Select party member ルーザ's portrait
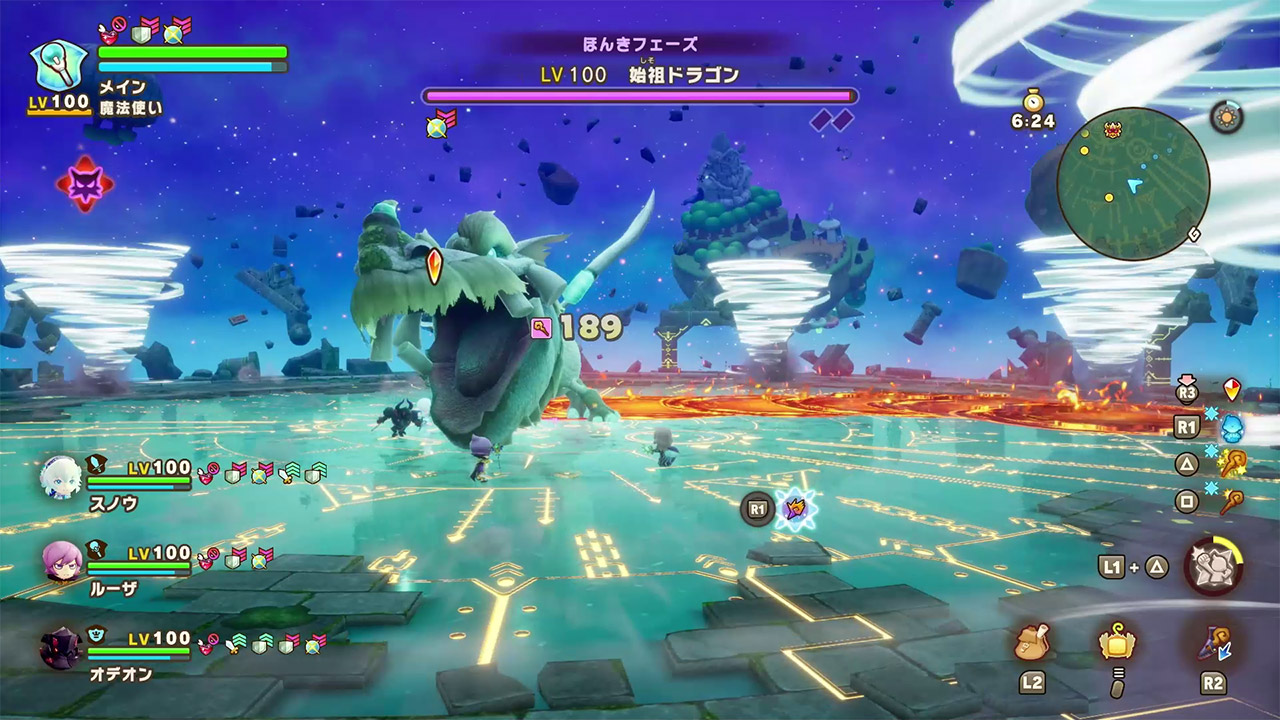Viewport: 1280px width, 720px height. pos(62,563)
